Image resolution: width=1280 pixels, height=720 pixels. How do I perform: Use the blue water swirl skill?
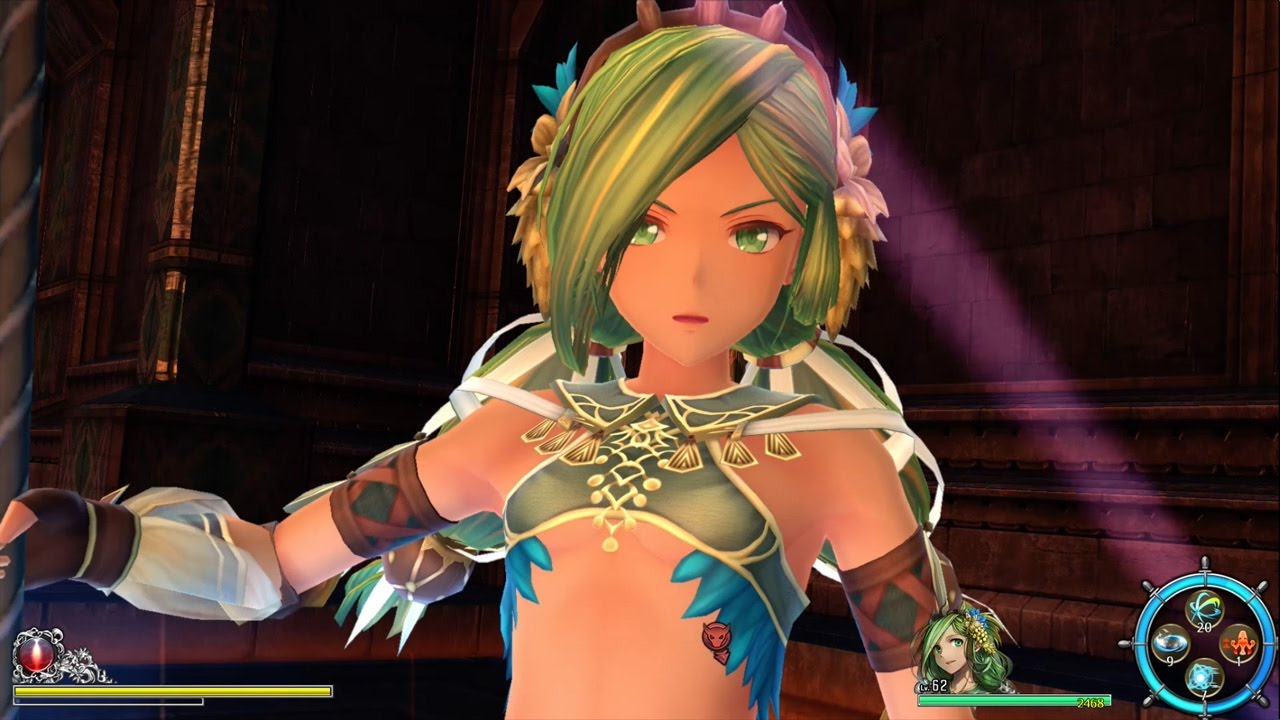coord(1170,643)
